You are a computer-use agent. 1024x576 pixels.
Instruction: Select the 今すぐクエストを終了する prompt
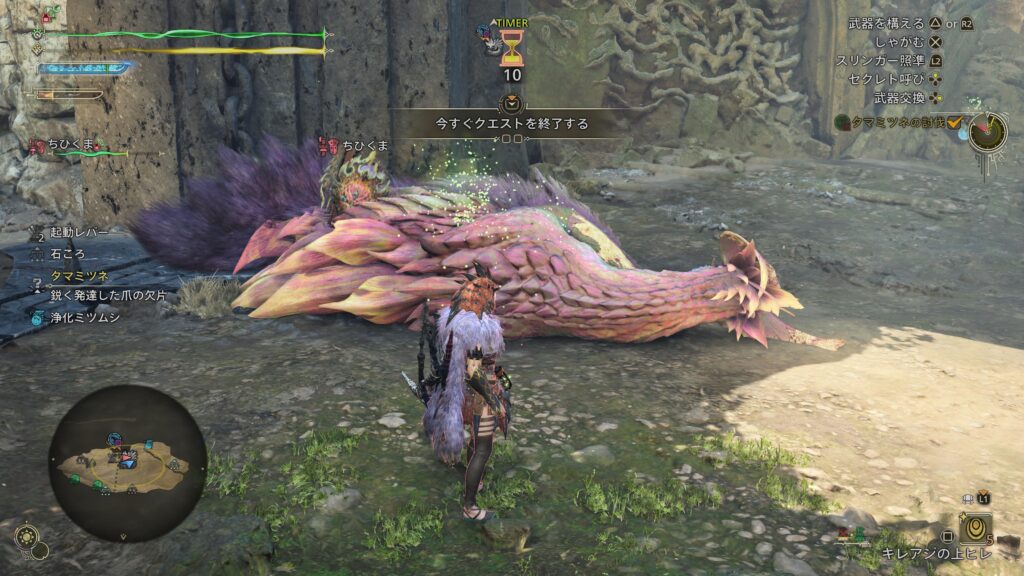[x=511, y=124]
